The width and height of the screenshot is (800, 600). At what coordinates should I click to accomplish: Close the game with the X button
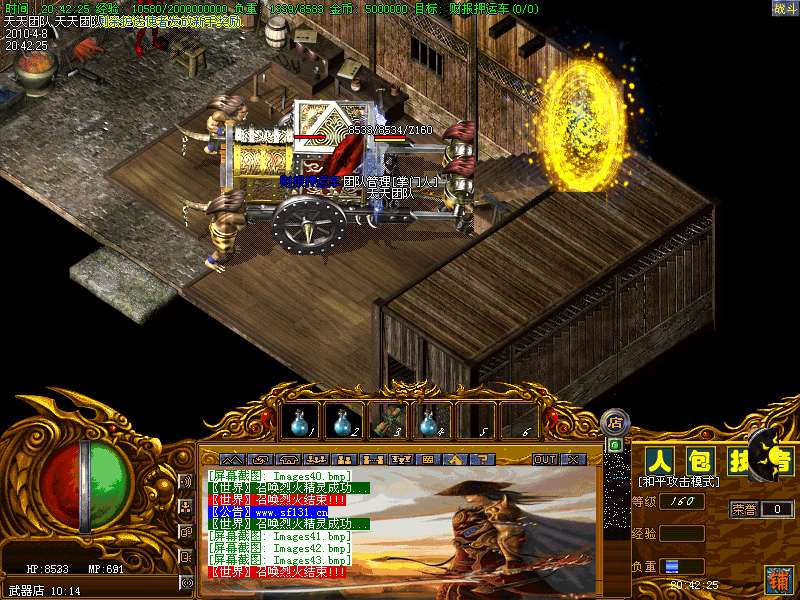coord(573,459)
